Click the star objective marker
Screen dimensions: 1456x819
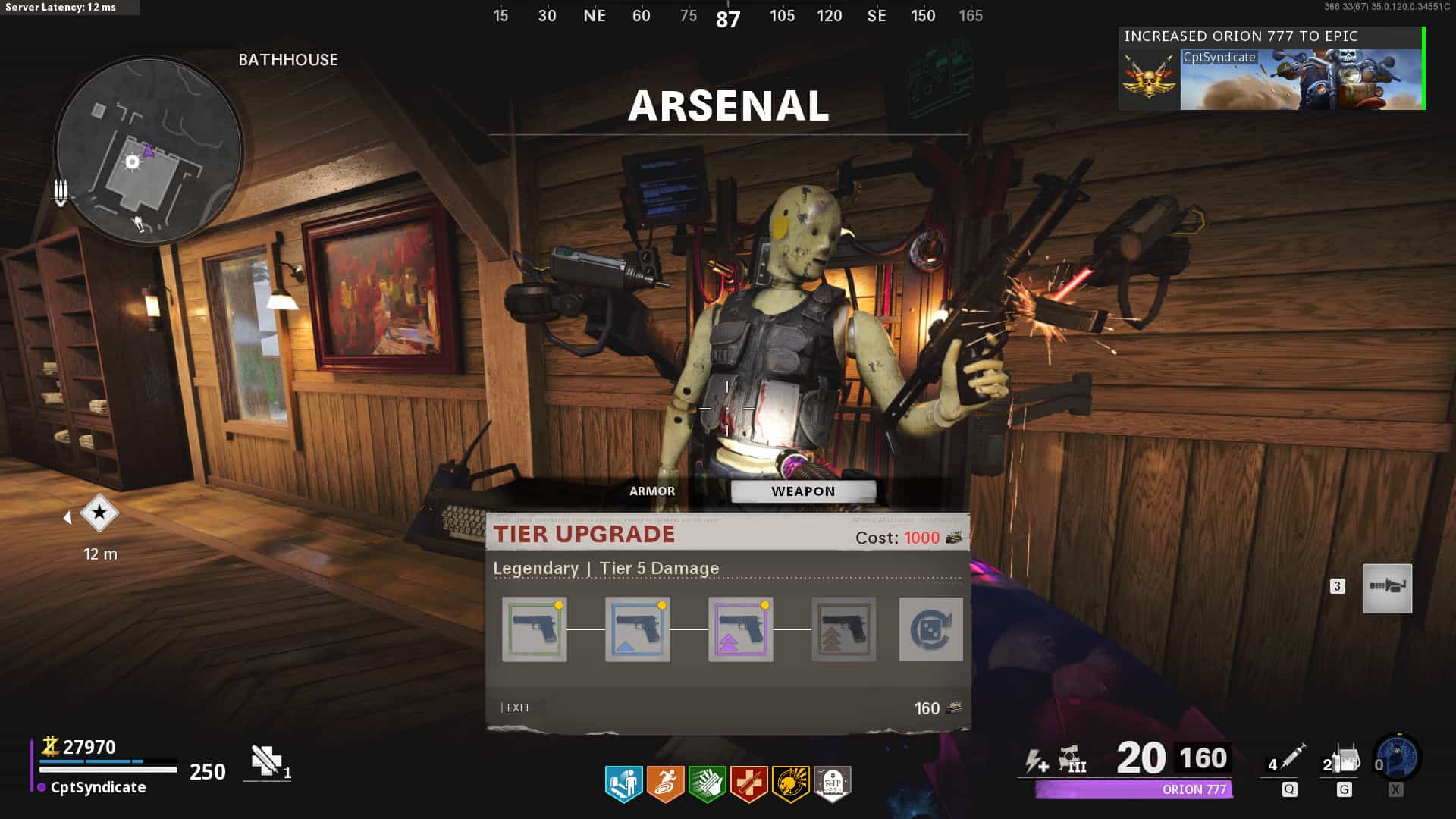pos(99,513)
